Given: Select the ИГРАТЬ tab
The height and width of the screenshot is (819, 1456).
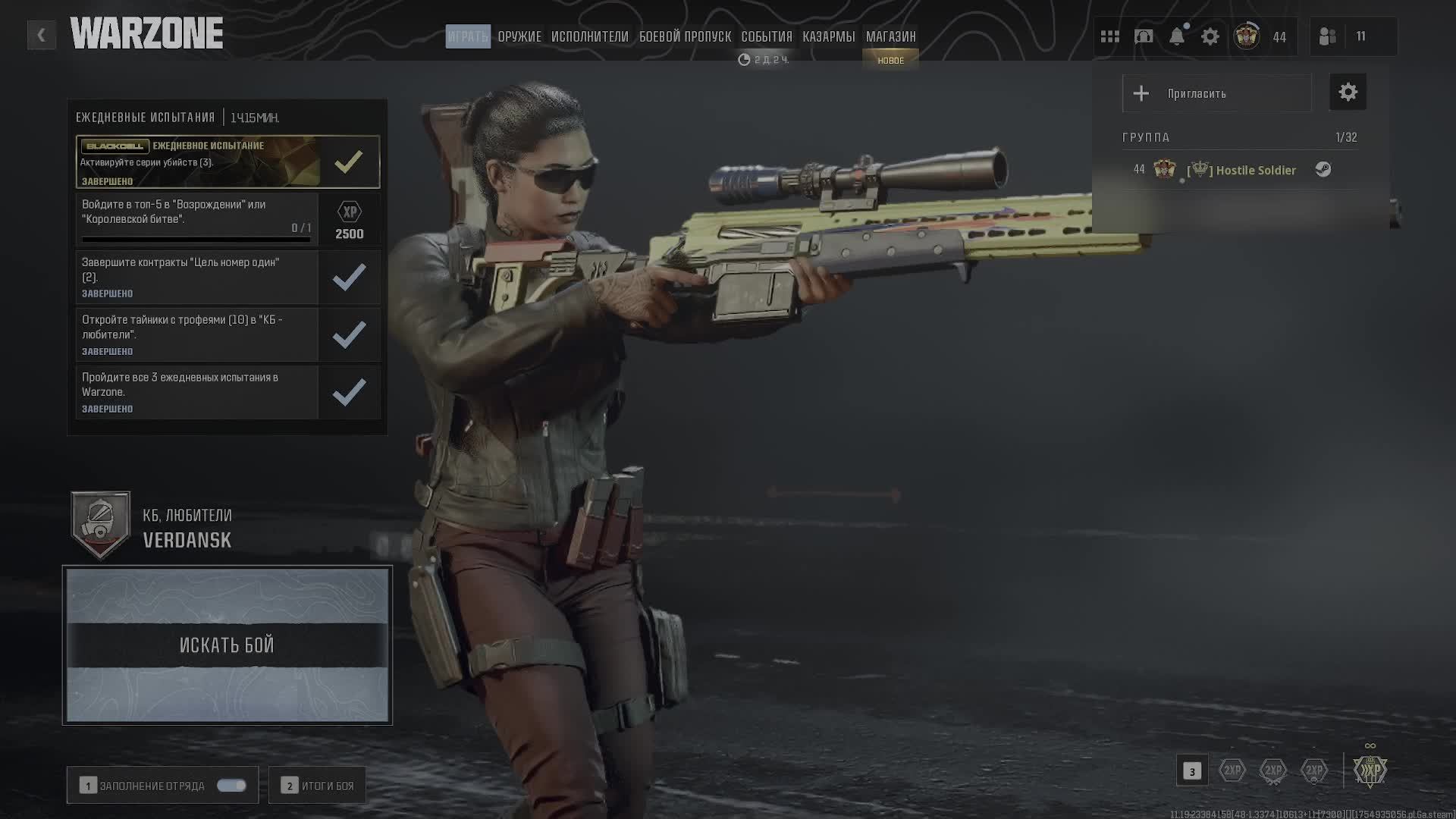Looking at the screenshot, I should coord(467,36).
